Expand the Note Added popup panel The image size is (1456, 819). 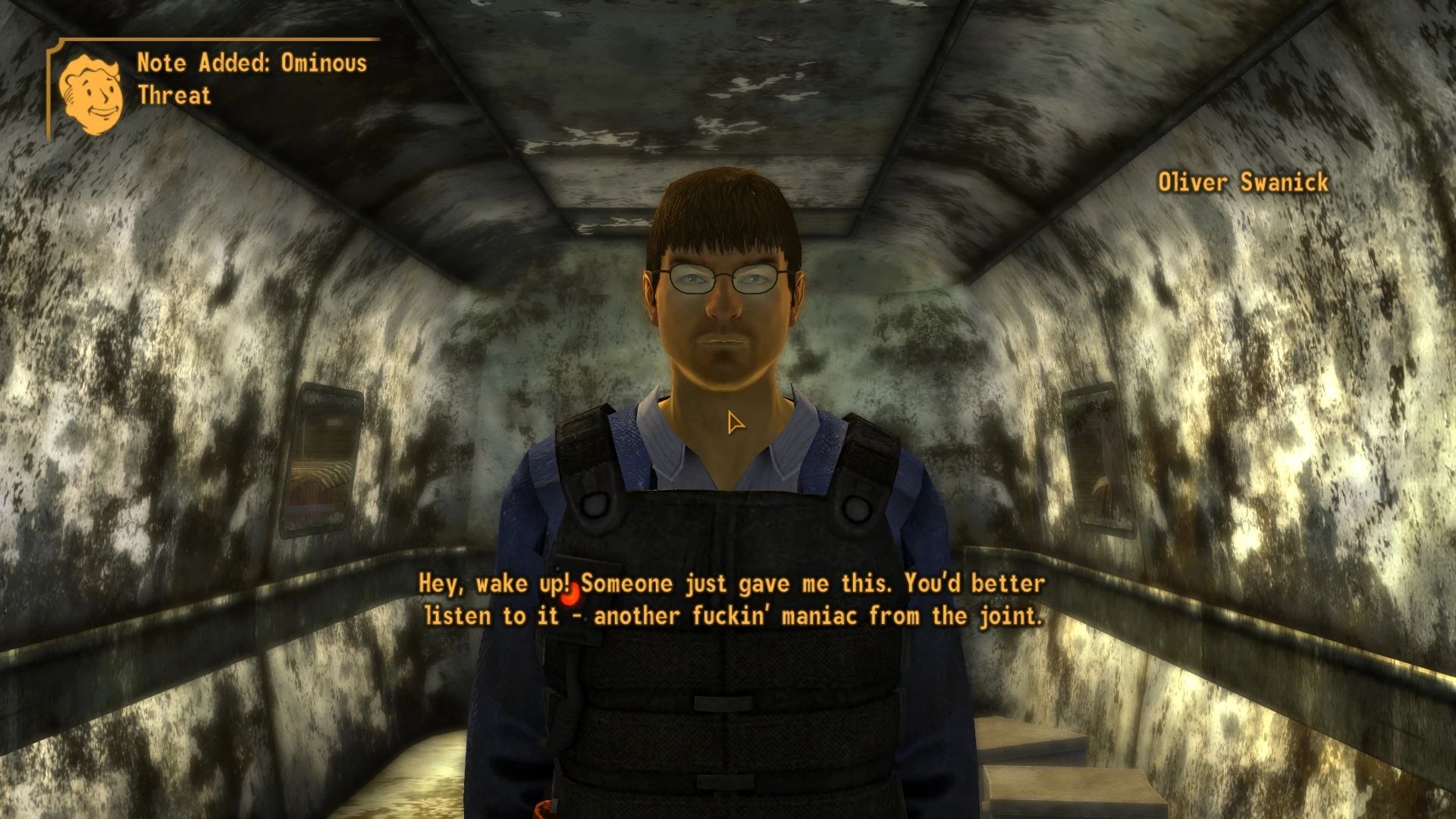coord(212,80)
